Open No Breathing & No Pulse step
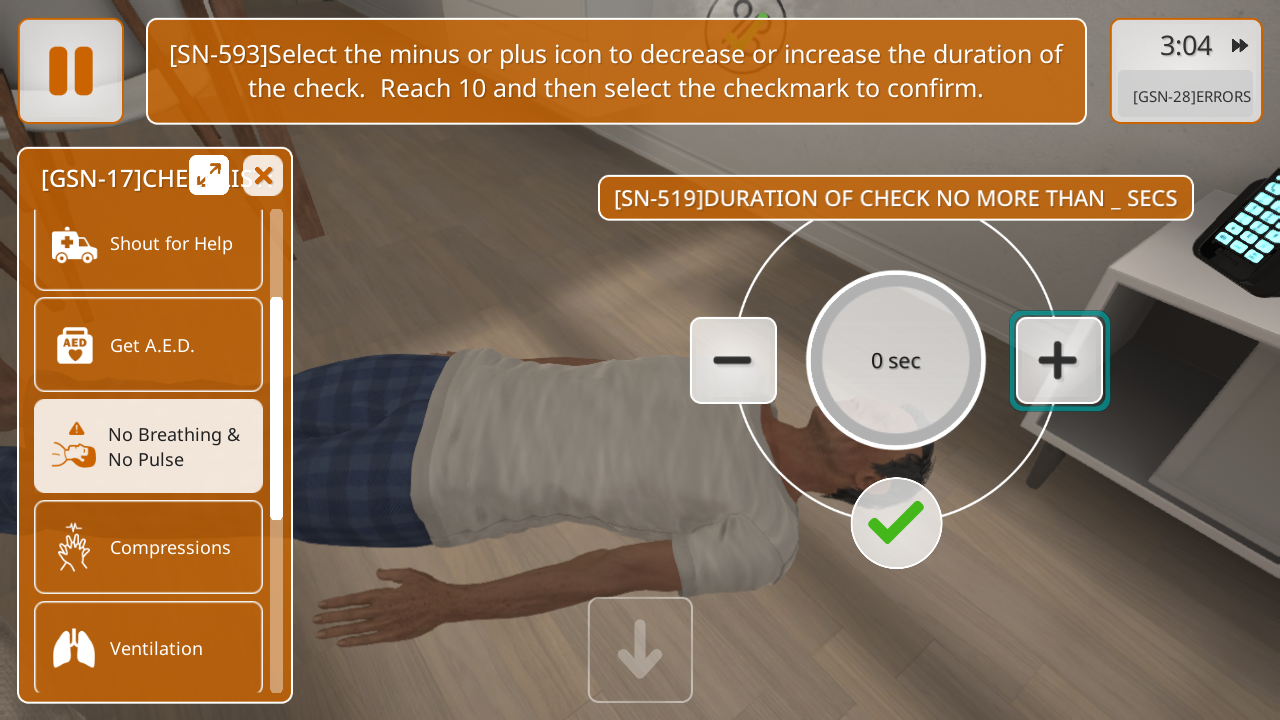The width and height of the screenshot is (1280, 720). point(148,447)
